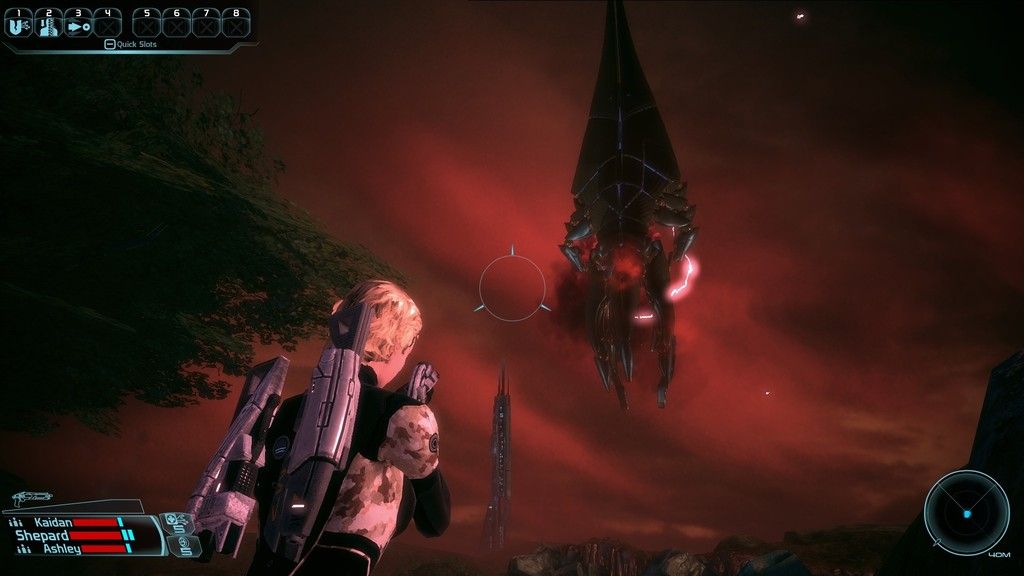Select squadmate Kaidan in the squad panel
The image size is (1024, 576).
54,522
